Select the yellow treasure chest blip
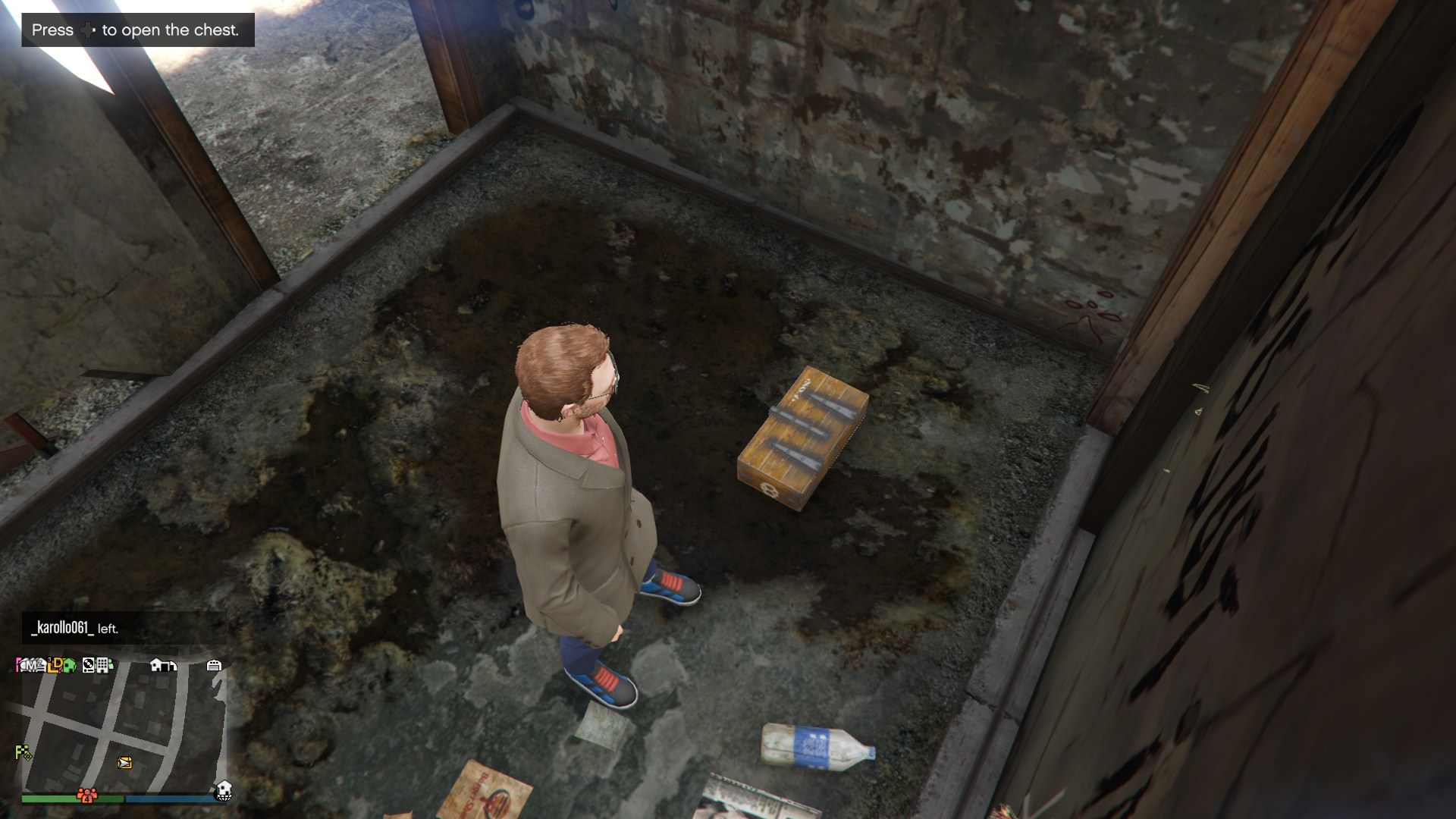Screen dimensions: 1456x819 (125, 763)
